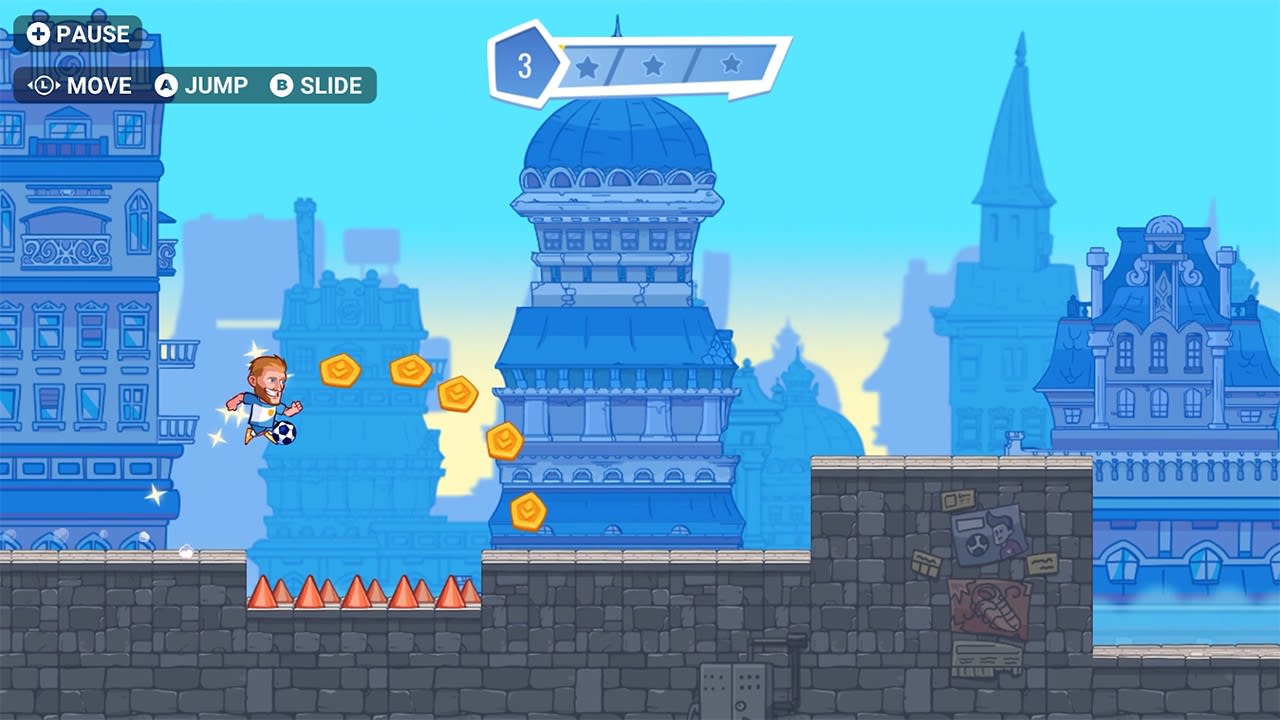Click the MOVE label in the controls bar
Image resolution: width=1280 pixels, height=720 pixels.
(x=98, y=85)
